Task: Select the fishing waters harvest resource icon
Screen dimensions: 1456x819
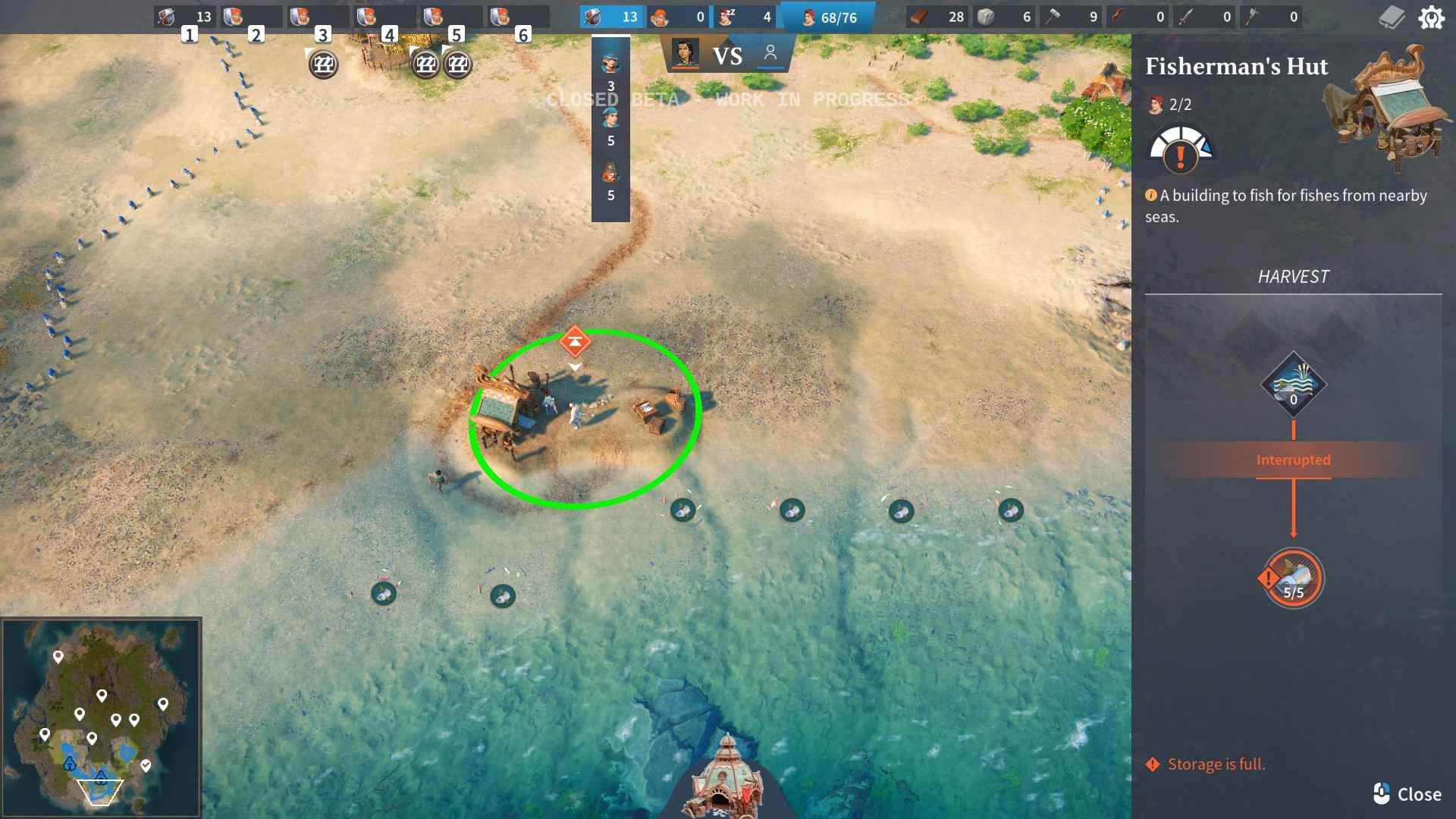Action: tap(1294, 384)
